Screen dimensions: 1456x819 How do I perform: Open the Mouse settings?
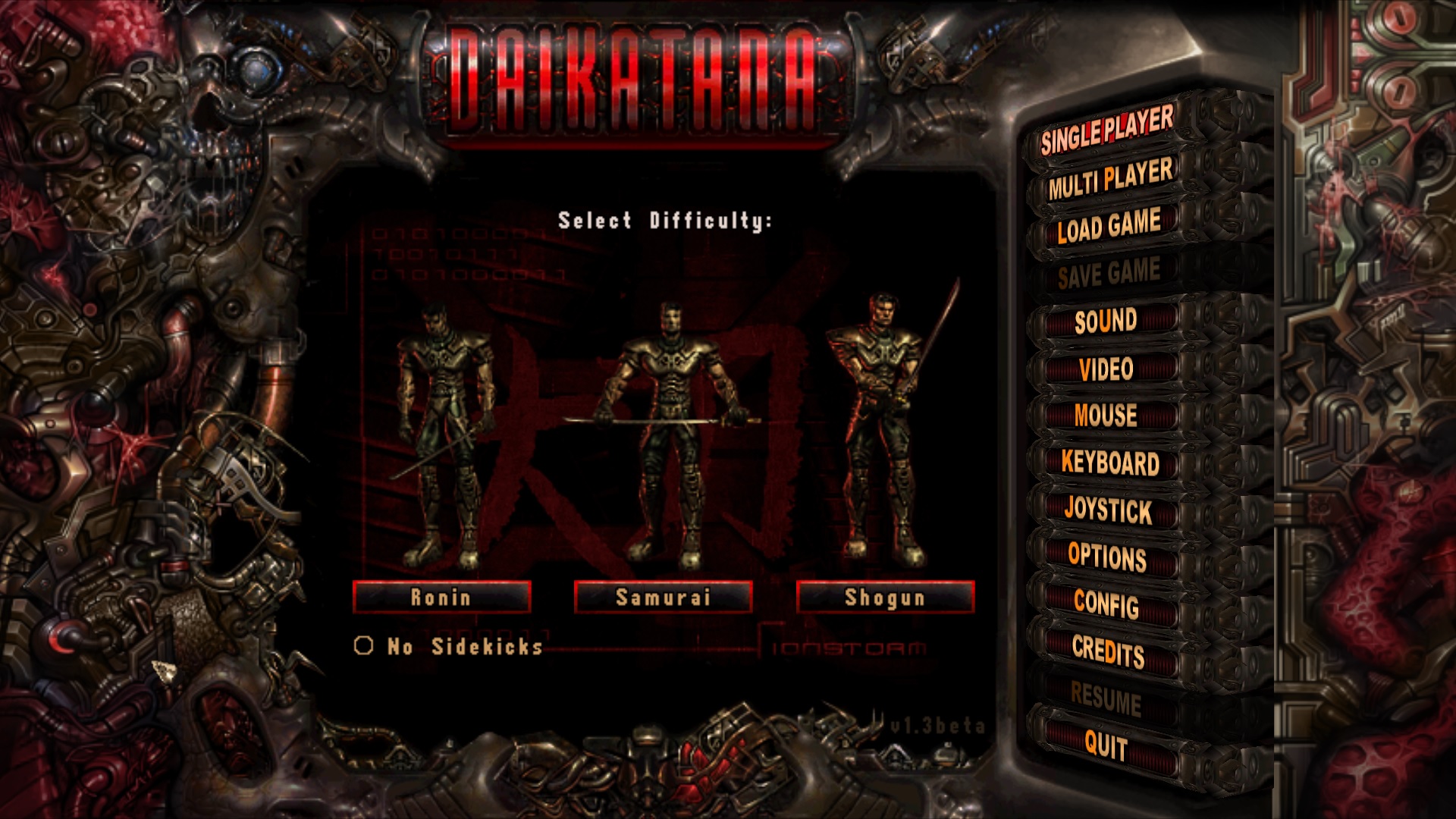click(1106, 416)
